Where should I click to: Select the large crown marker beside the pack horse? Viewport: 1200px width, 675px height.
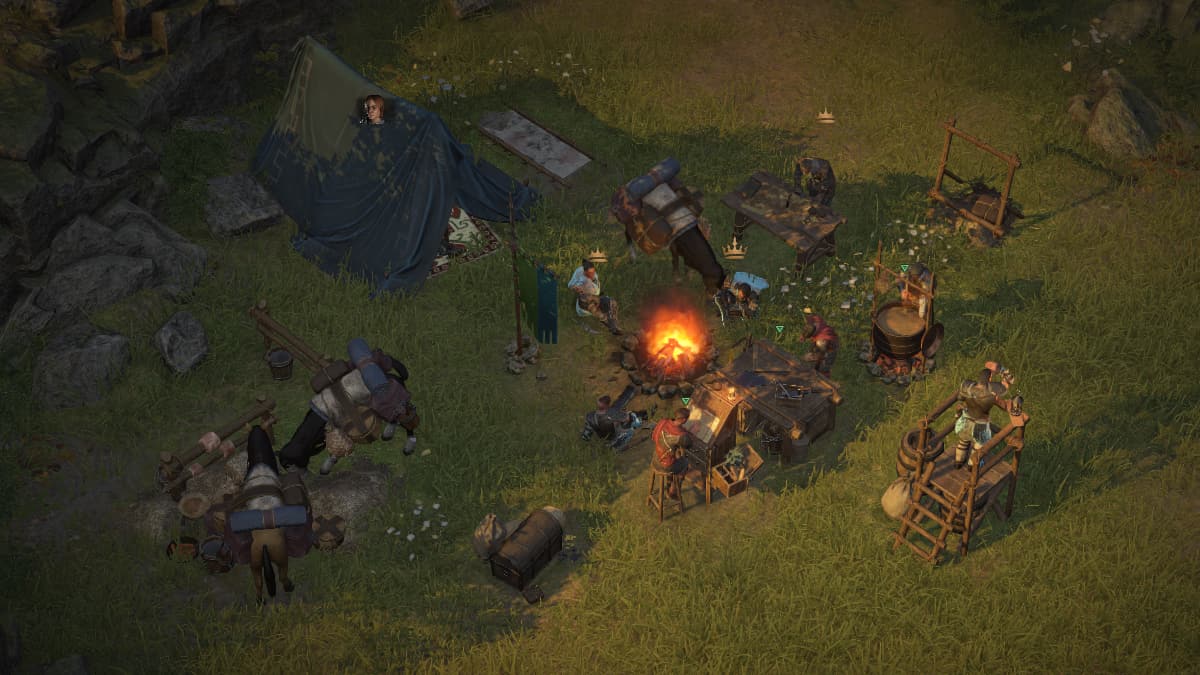tap(735, 249)
